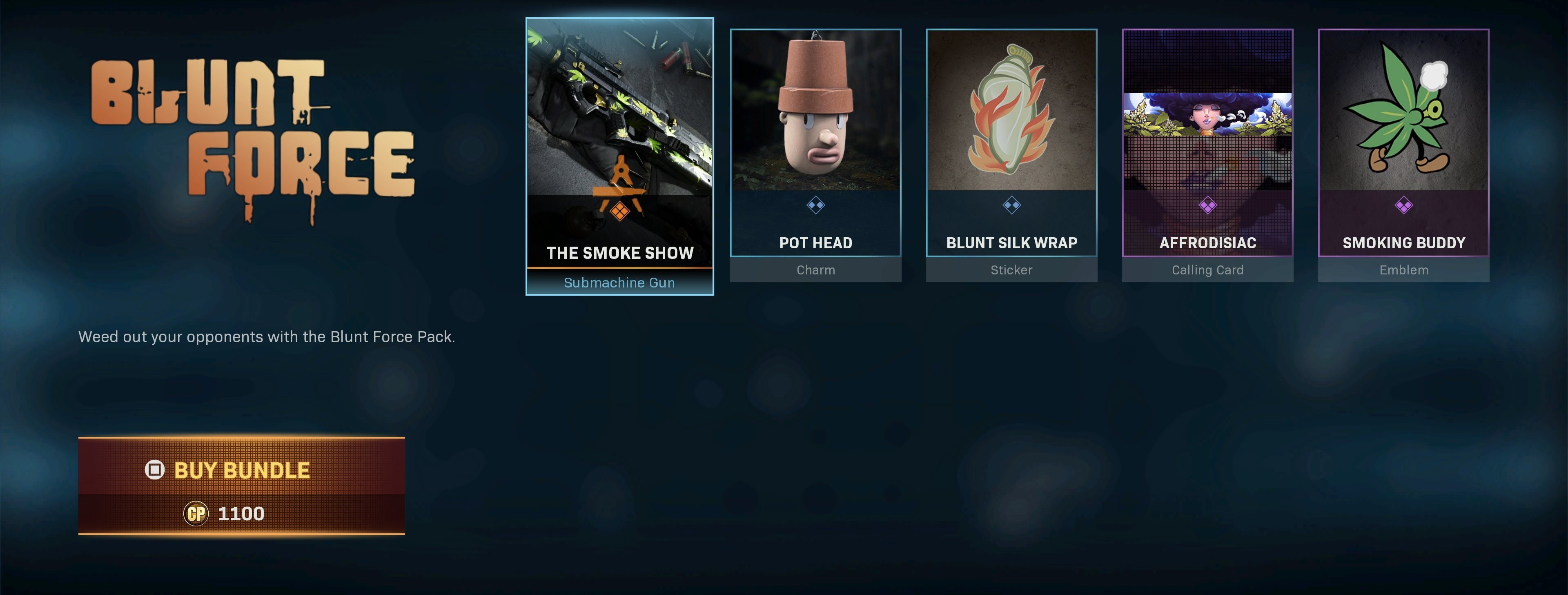Image resolution: width=1568 pixels, height=595 pixels.
Task: Select the purple rarity diamond on Affrodisiac card
Action: pos(1208,206)
